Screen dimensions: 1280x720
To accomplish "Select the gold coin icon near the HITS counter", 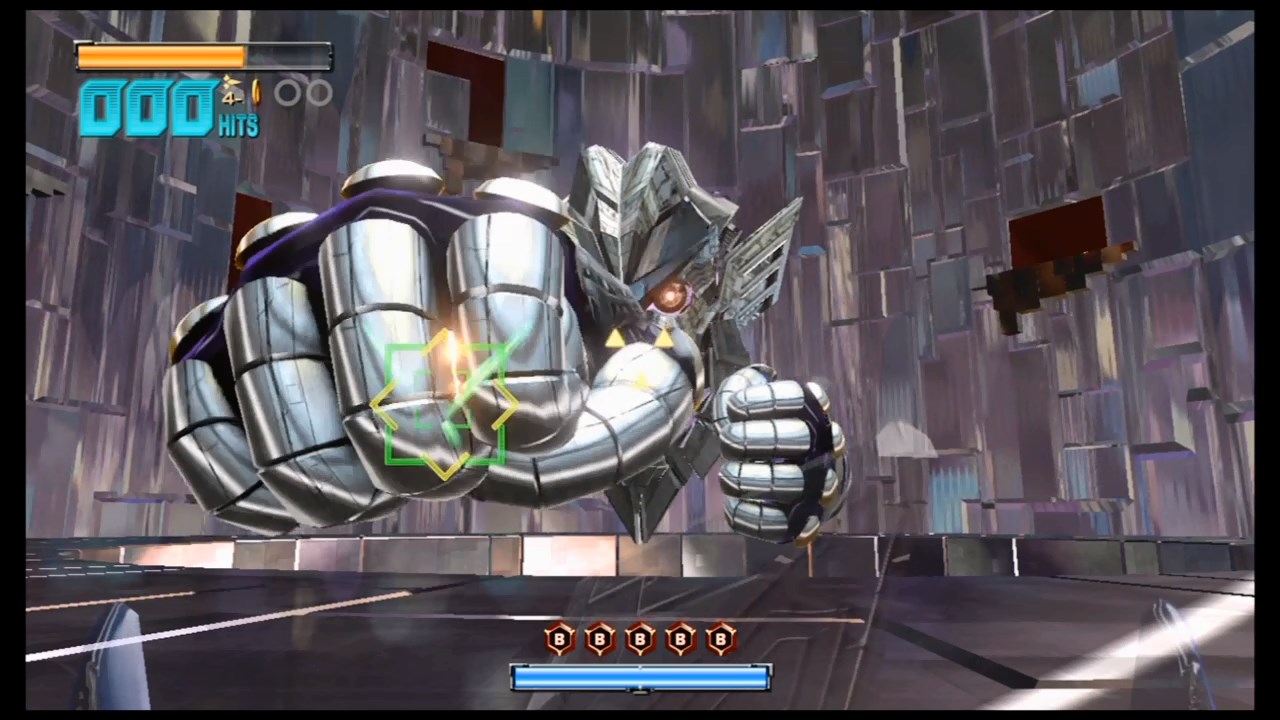I will click(256, 91).
